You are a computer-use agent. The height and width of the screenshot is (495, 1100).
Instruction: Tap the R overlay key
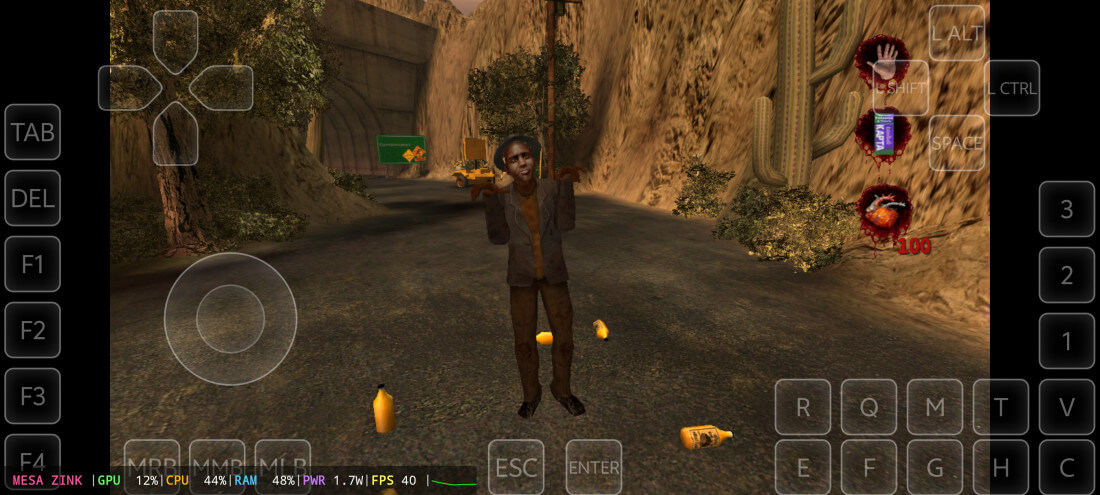click(803, 407)
